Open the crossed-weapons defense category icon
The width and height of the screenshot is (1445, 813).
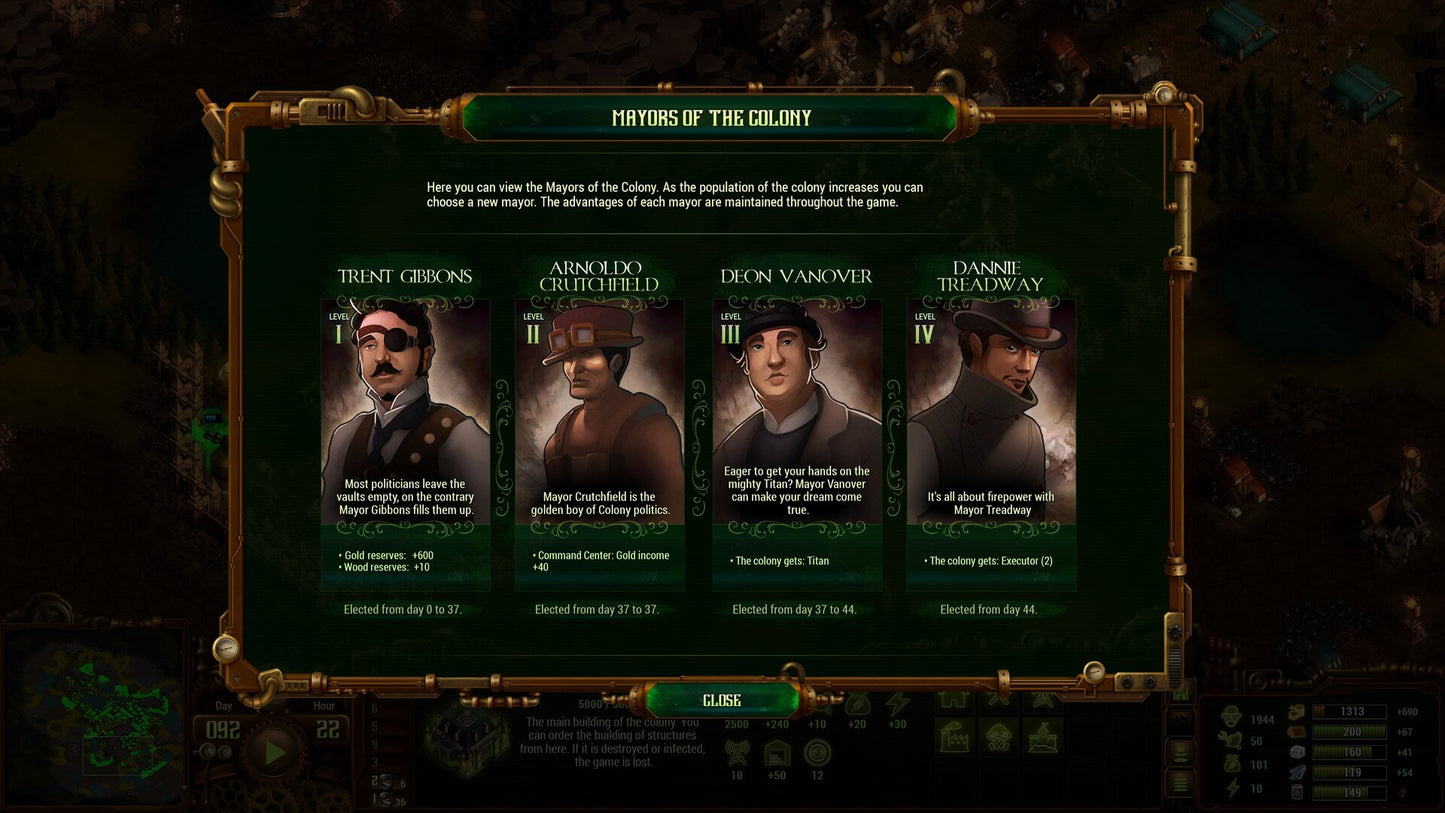(996, 701)
